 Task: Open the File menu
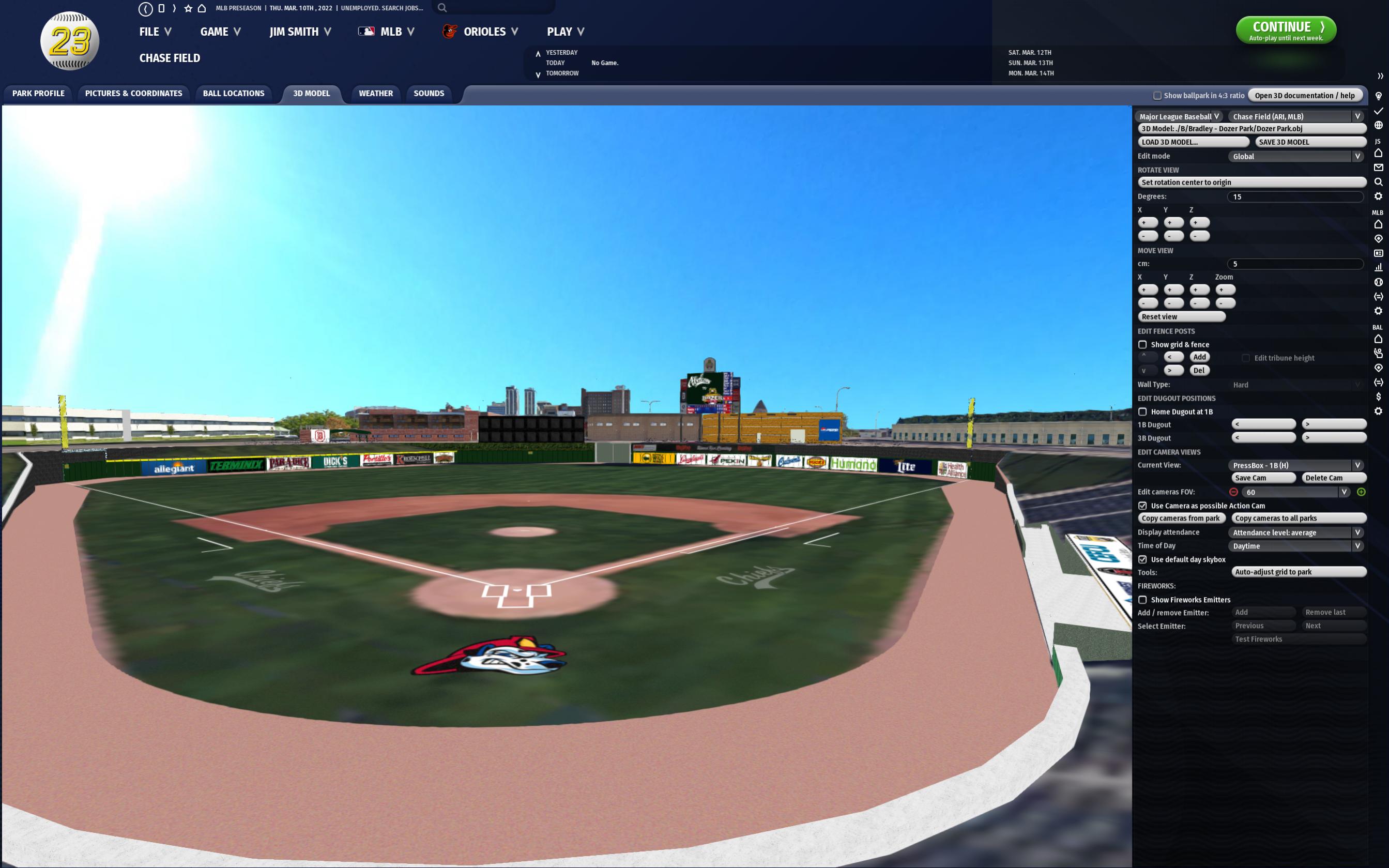pos(155,32)
